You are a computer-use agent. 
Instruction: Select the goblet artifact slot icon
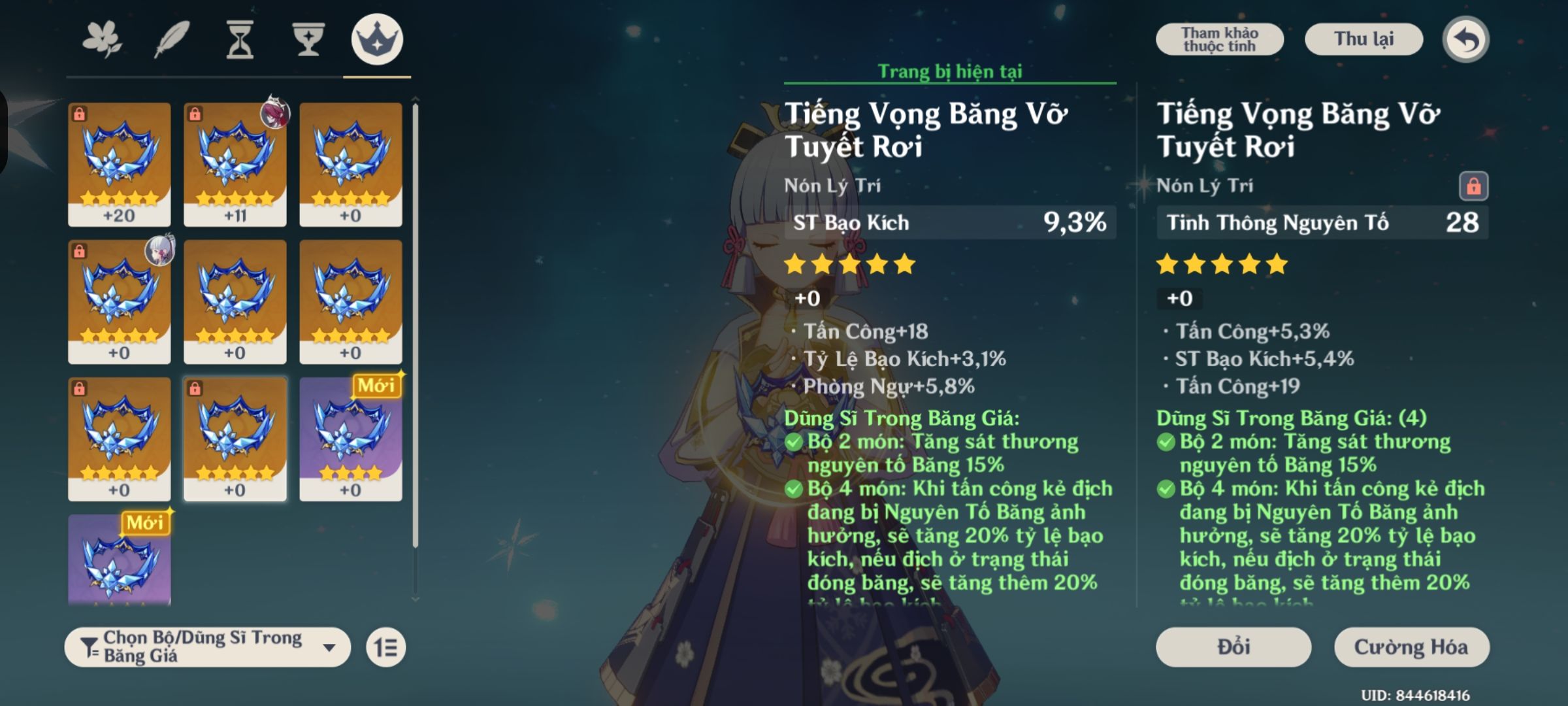(308, 39)
